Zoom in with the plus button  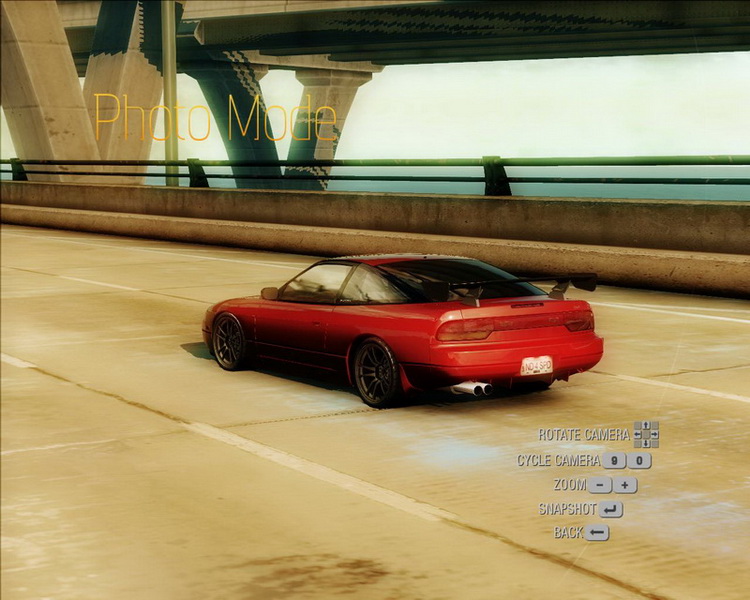625,485
